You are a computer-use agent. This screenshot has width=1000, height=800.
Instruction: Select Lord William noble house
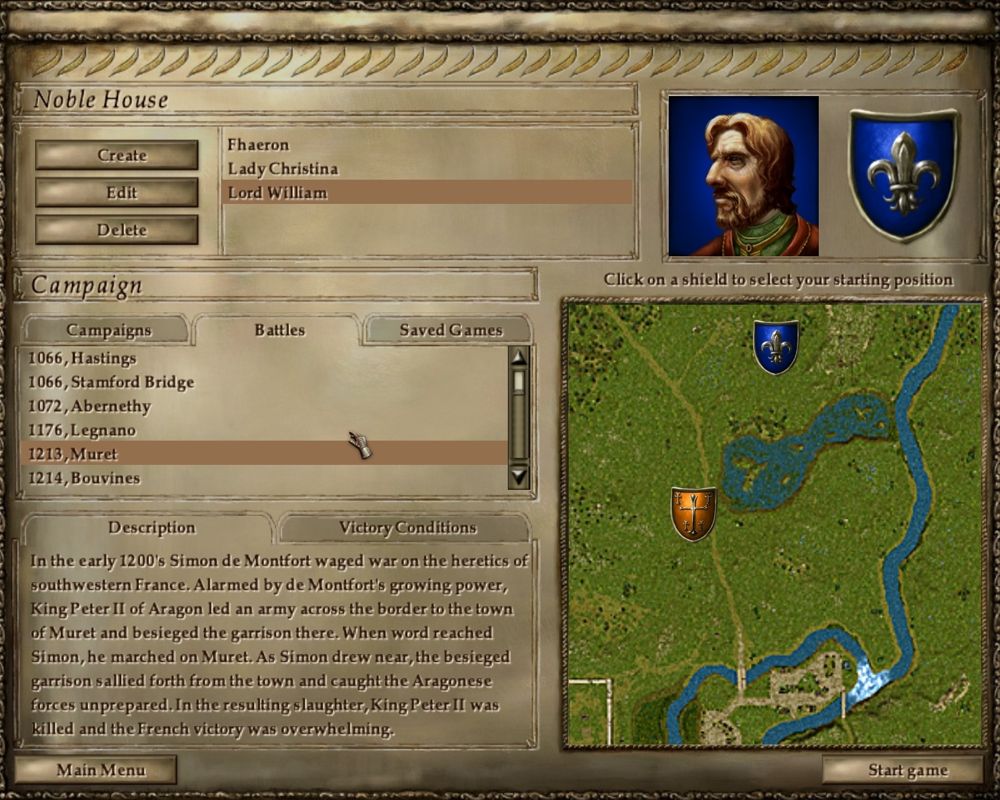click(x=278, y=193)
